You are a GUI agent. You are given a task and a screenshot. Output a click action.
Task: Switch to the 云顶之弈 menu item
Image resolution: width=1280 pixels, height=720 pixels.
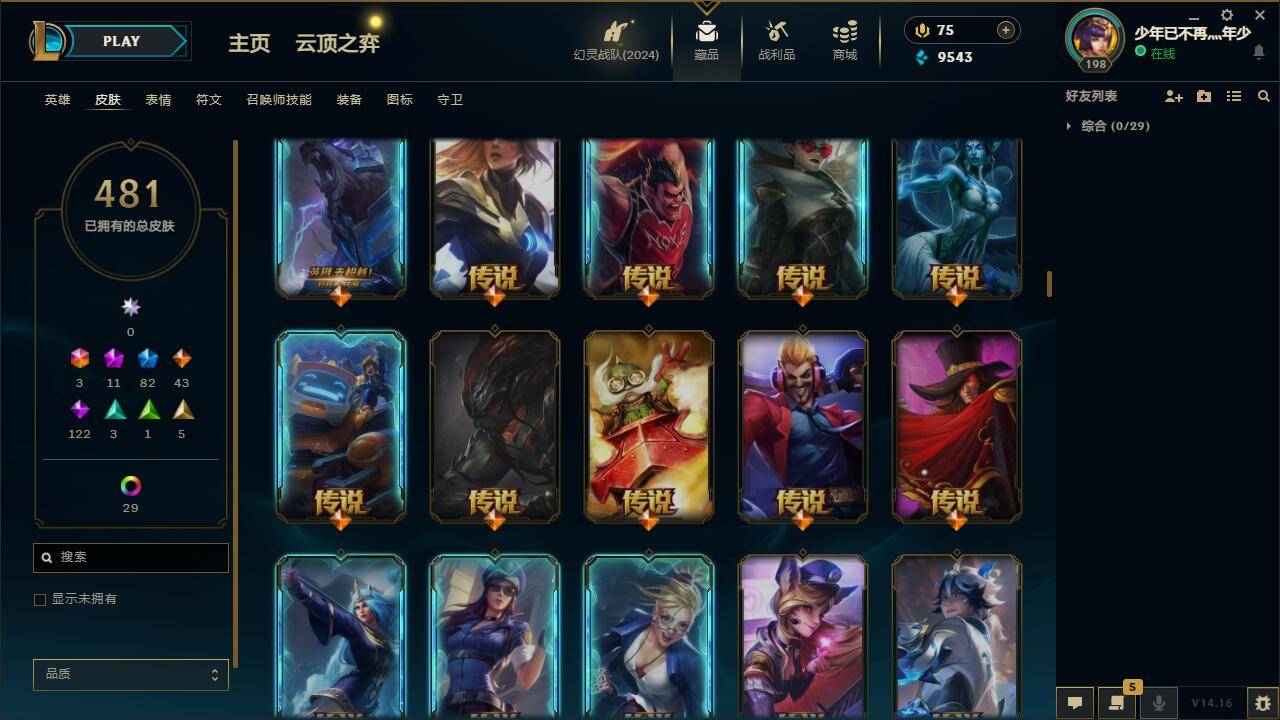coord(336,44)
